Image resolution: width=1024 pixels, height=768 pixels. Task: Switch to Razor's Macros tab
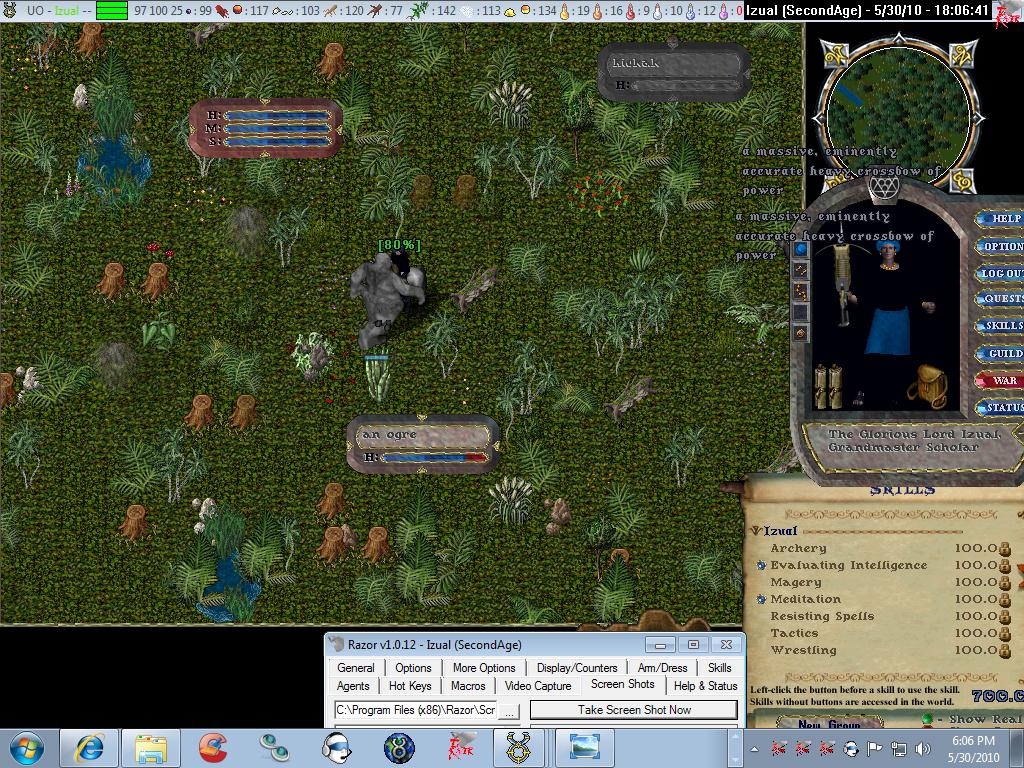pyautogui.click(x=467, y=686)
